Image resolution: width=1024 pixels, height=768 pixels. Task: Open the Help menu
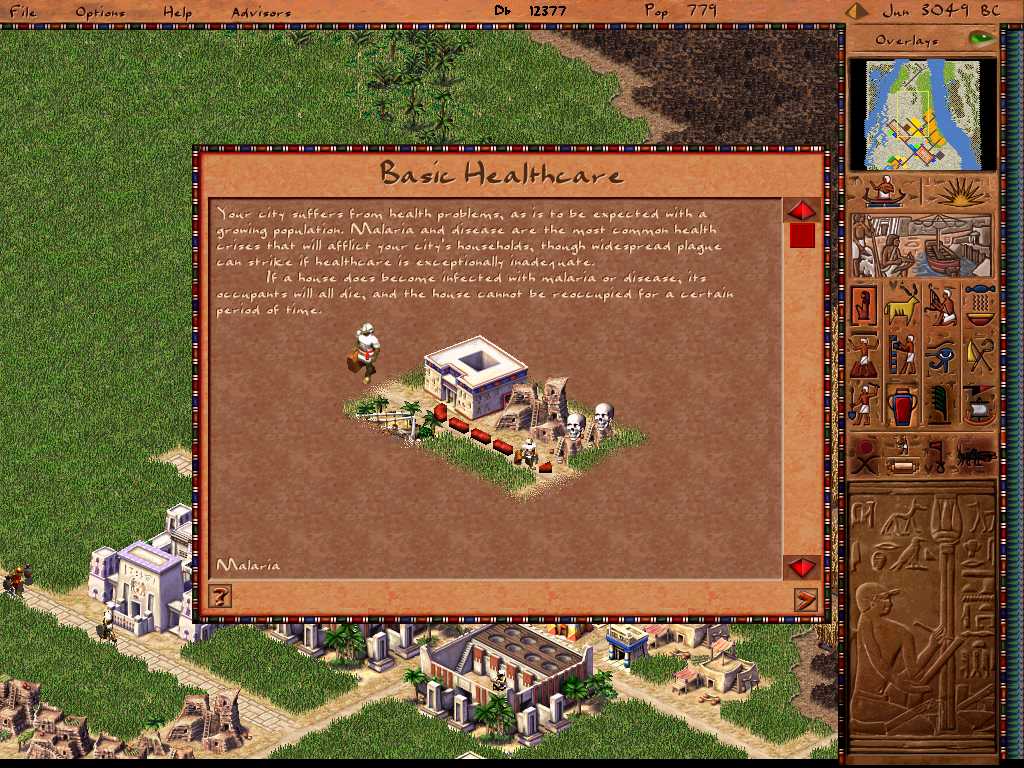[x=178, y=12]
